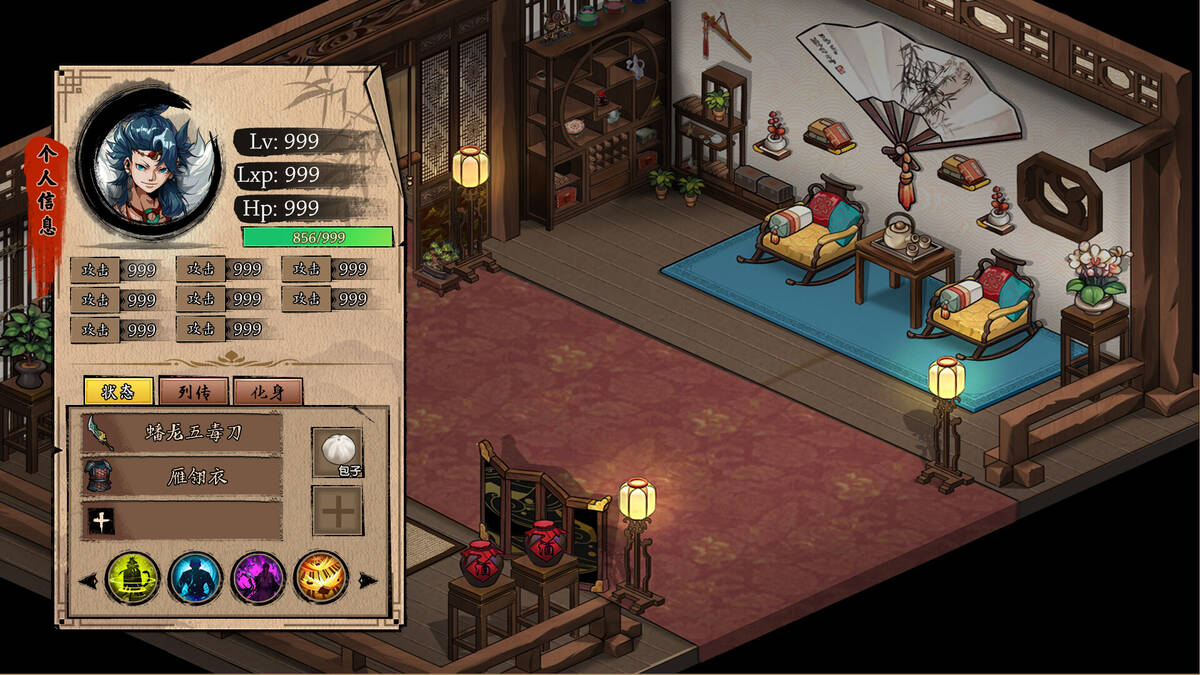Screen dimensions: 1200x675
Task: Activate the yellow-green skill icon
Action: pos(132,578)
